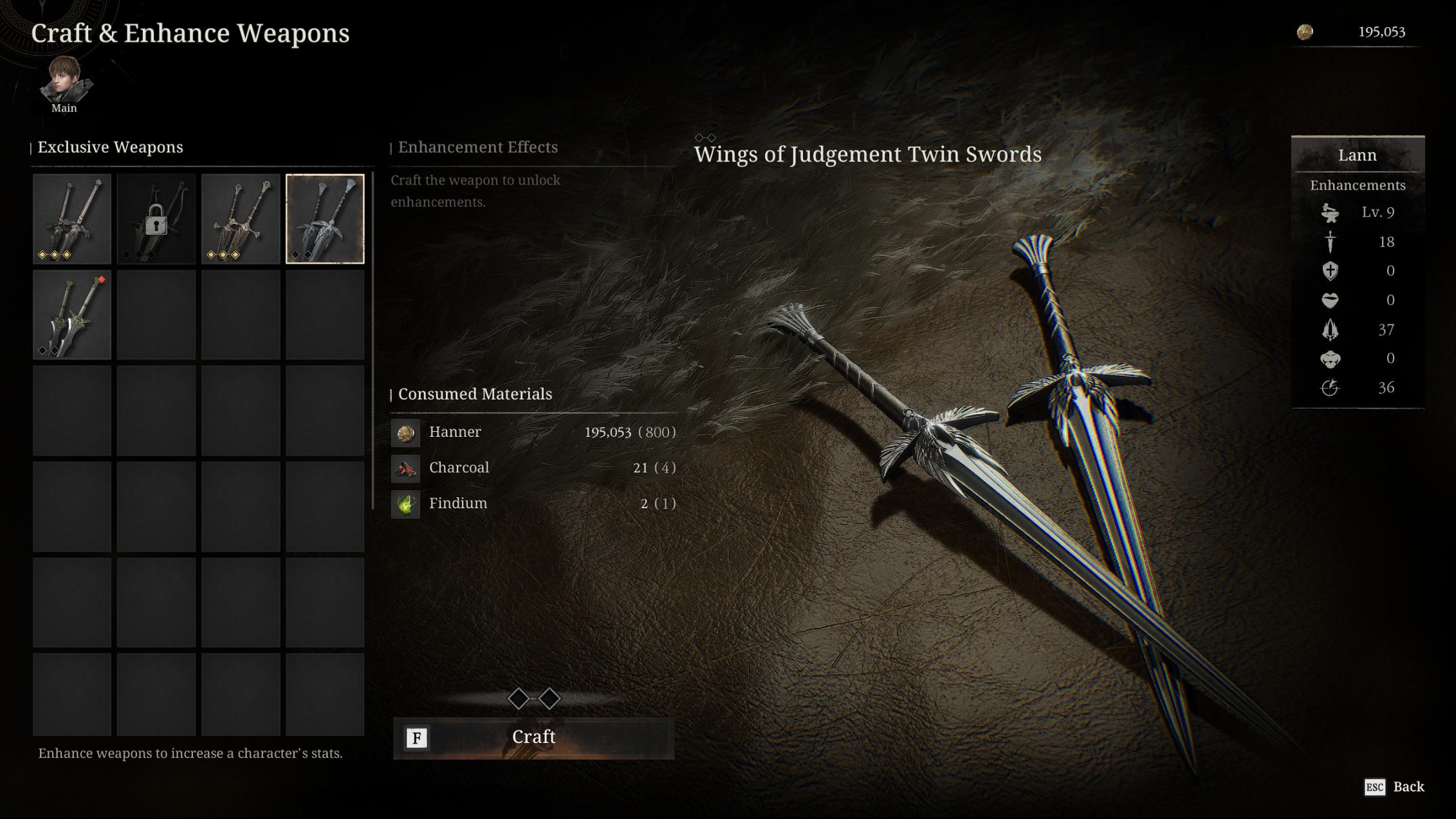The width and height of the screenshot is (1456, 819).
Task: Inspect the Findium material row
Action: 533,504
